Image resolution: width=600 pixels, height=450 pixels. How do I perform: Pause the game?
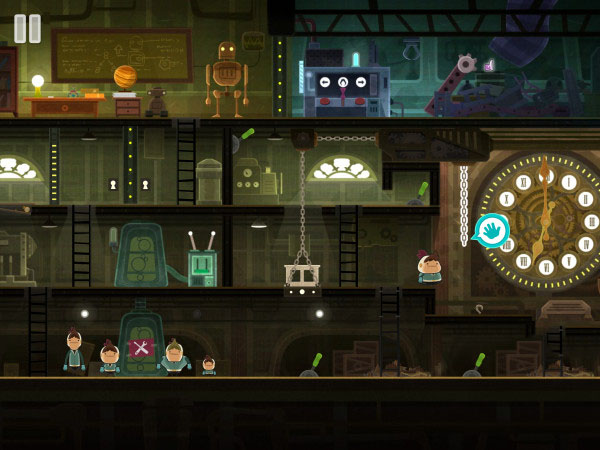[x=28, y=28]
